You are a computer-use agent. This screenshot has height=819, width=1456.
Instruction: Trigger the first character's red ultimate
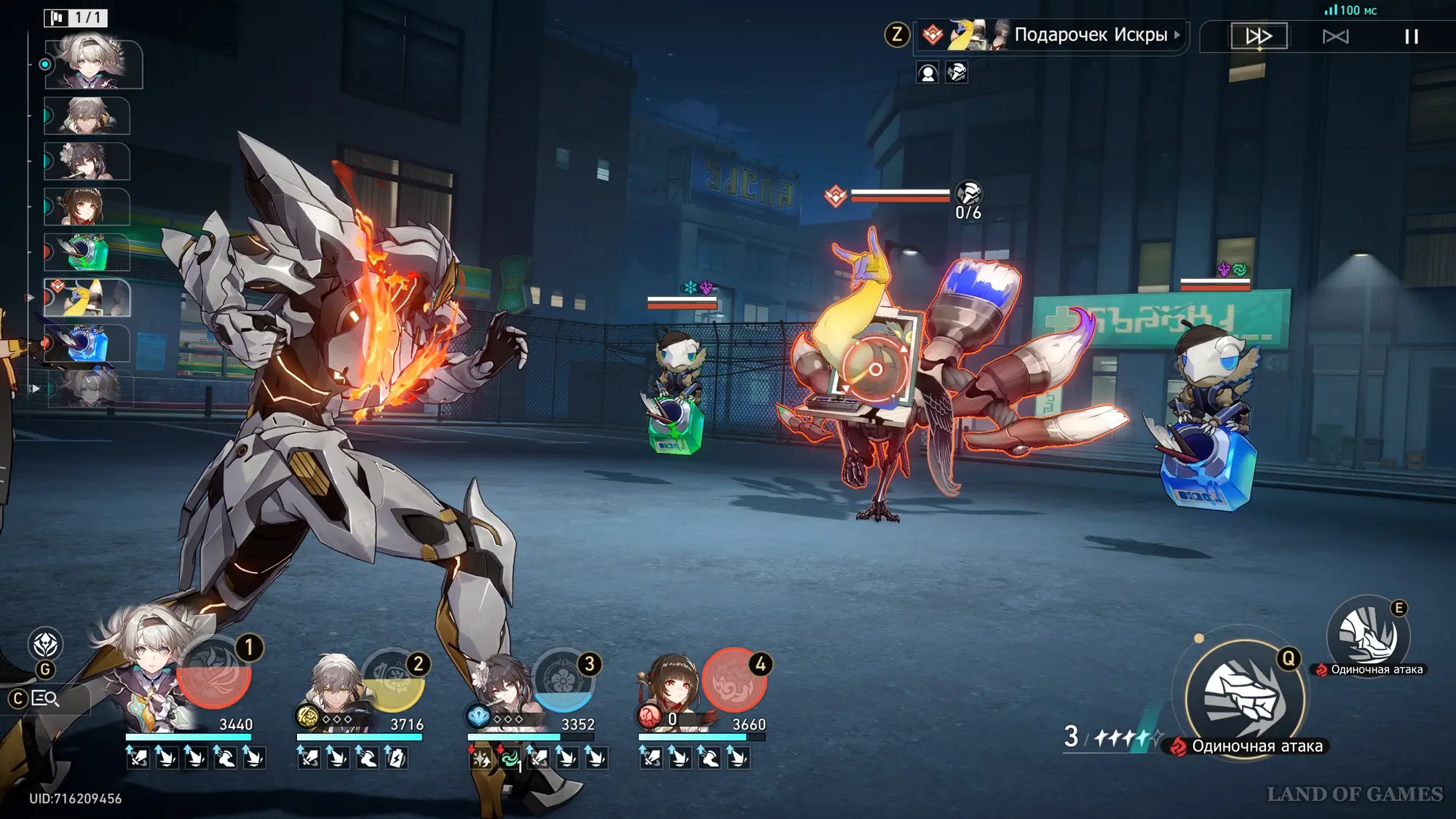[x=215, y=673]
